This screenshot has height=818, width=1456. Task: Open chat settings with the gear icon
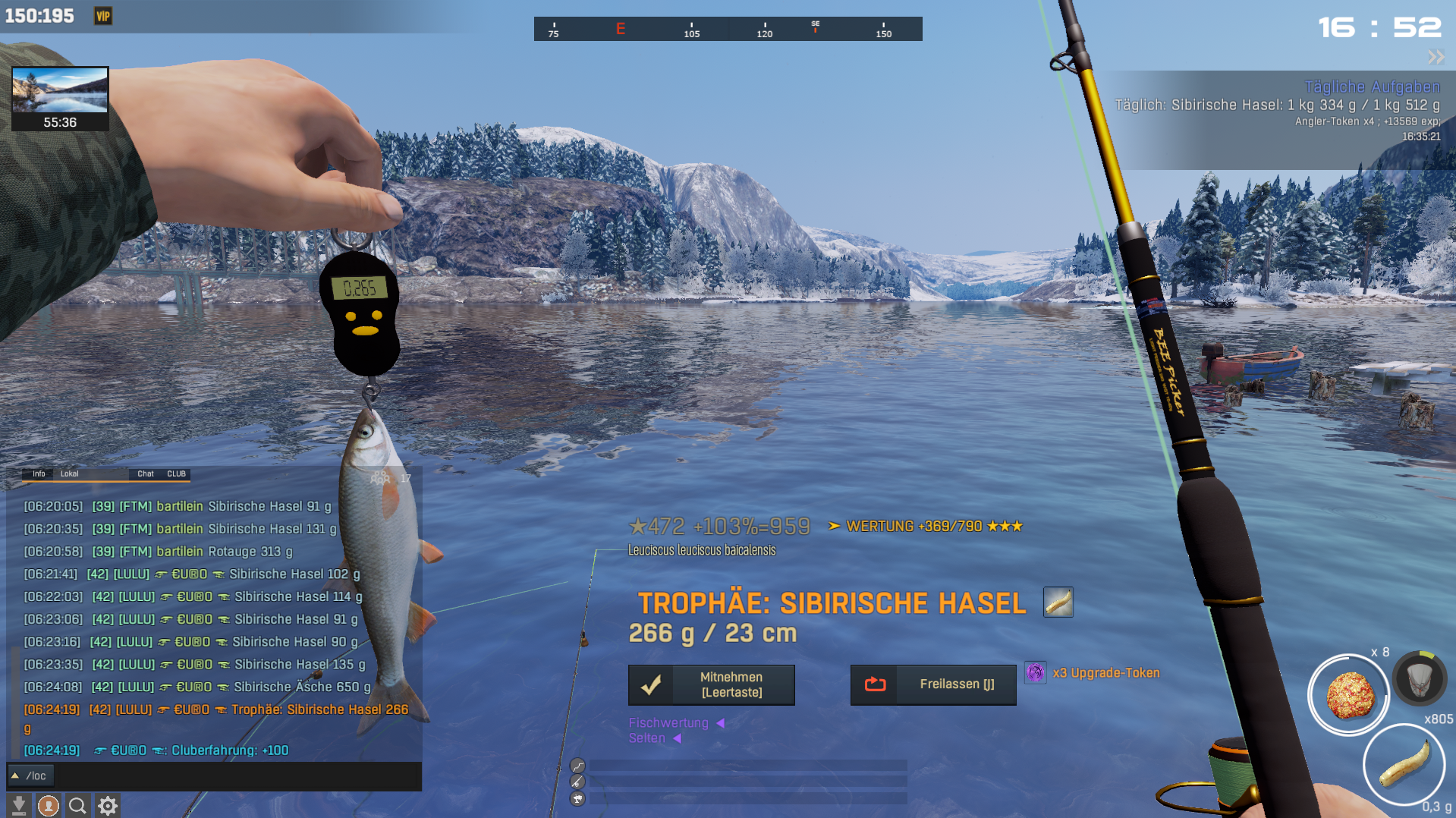pyautogui.click(x=108, y=805)
